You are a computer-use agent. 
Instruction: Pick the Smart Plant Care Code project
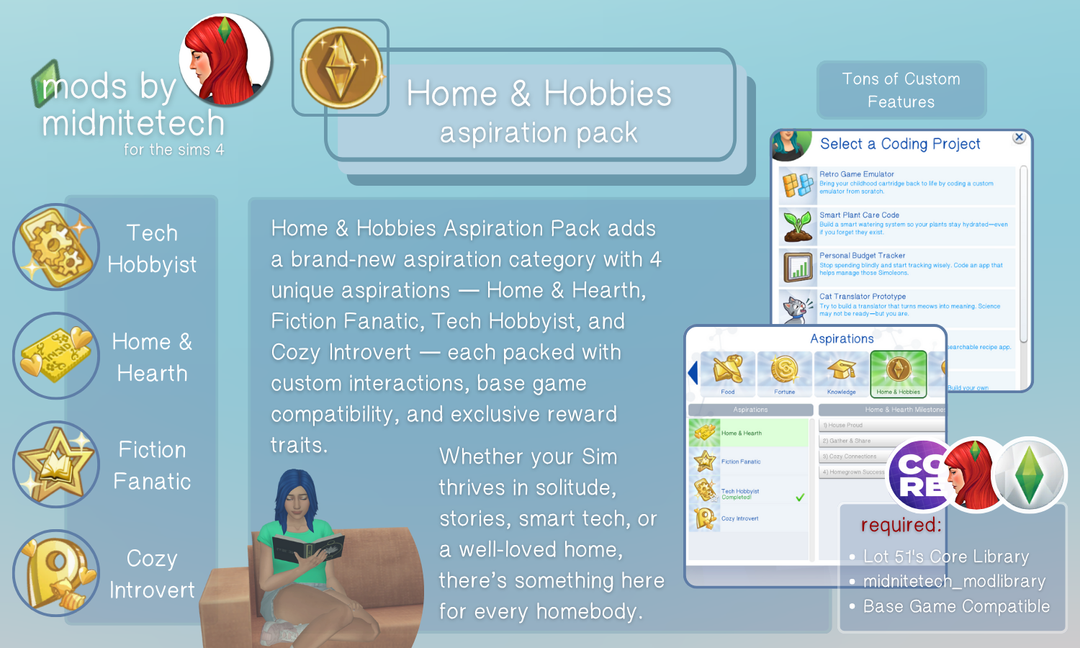point(896,227)
